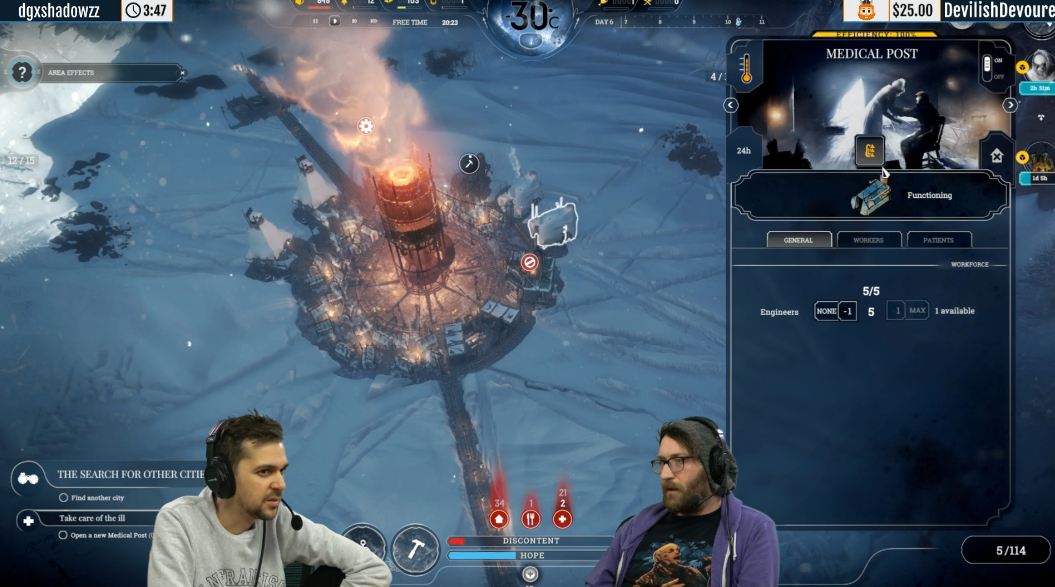Click the overtime shift icon on the picture
This screenshot has height=587, width=1055.
(869, 151)
